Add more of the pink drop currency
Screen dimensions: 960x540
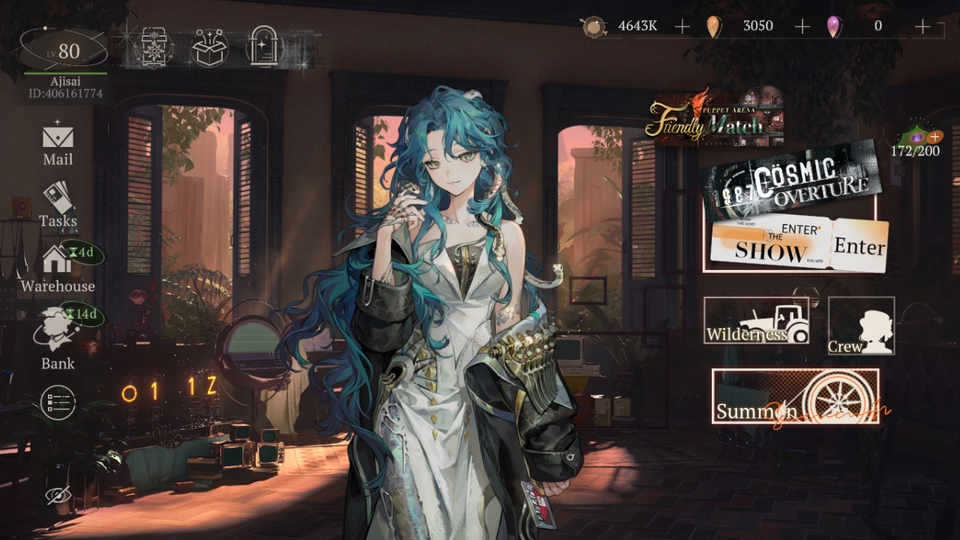pos(922,26)
